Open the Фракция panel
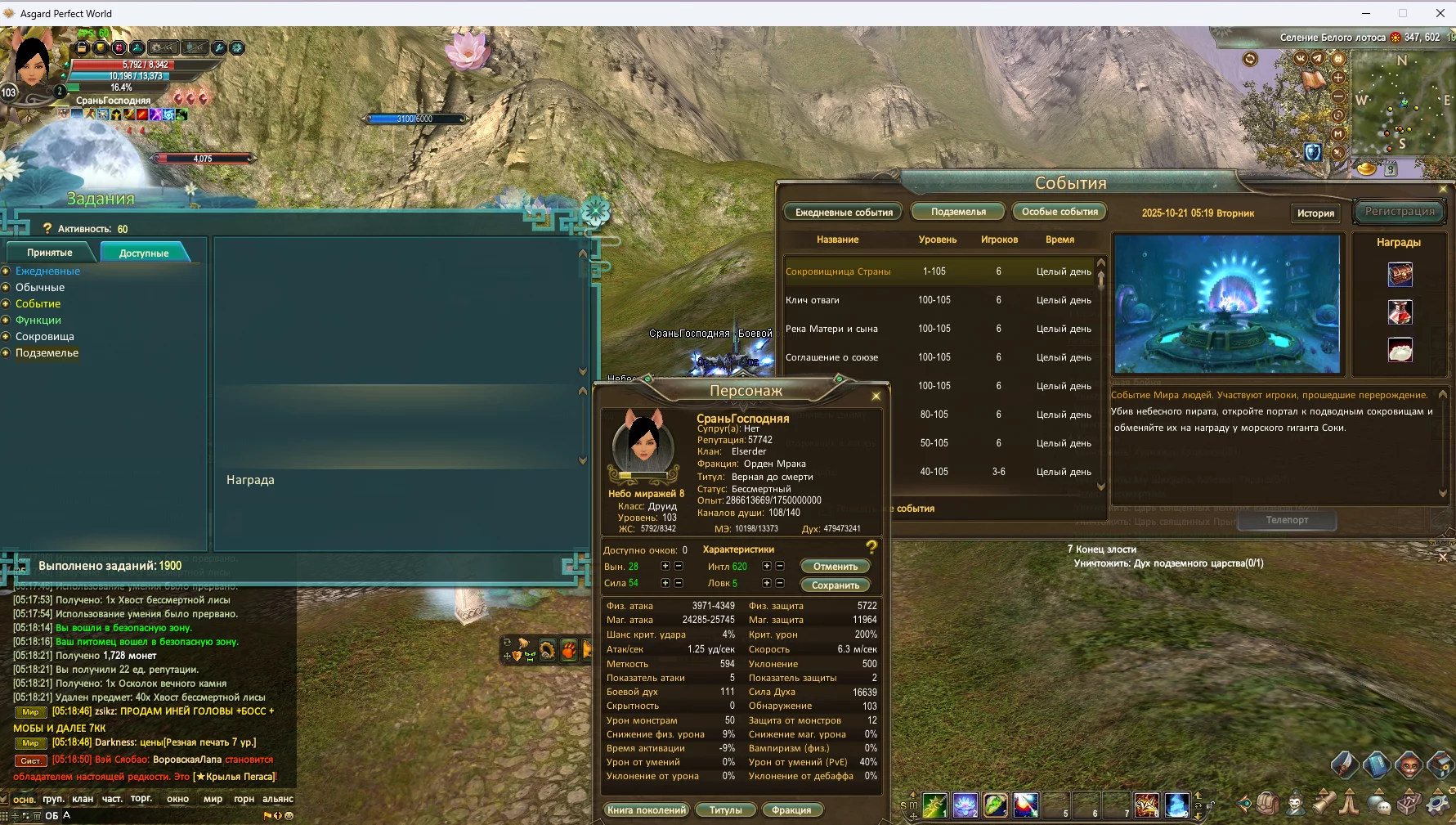Screen dimensions: 1456x825 [791, 810]
